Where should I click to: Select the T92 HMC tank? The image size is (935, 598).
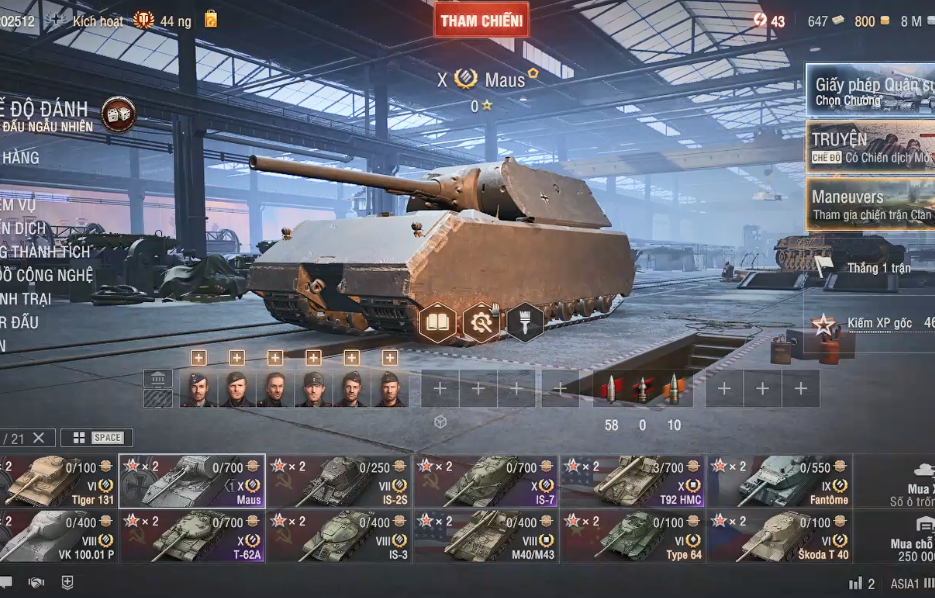point(632,481)
